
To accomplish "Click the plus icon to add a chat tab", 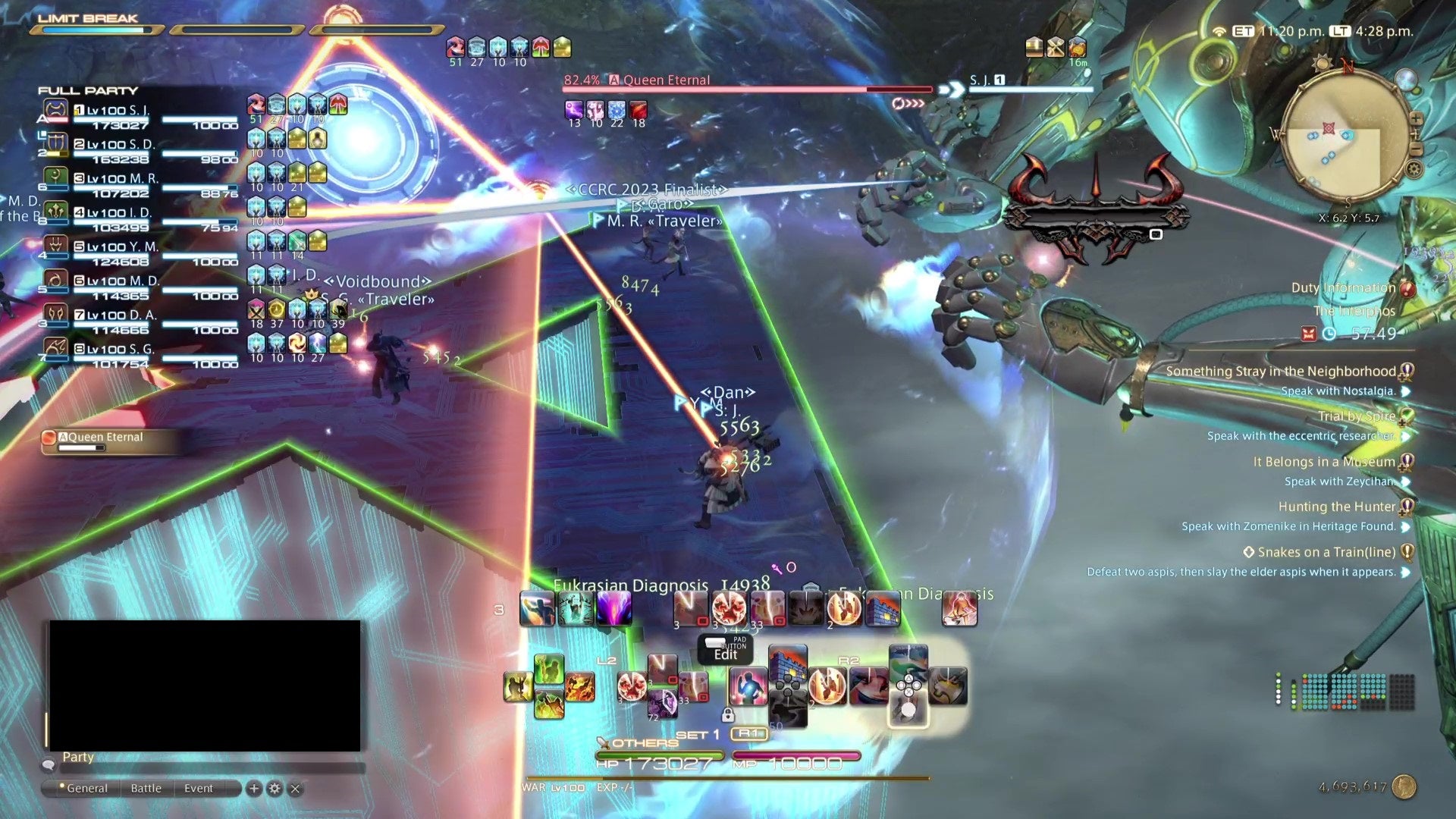I will [254, 788].
